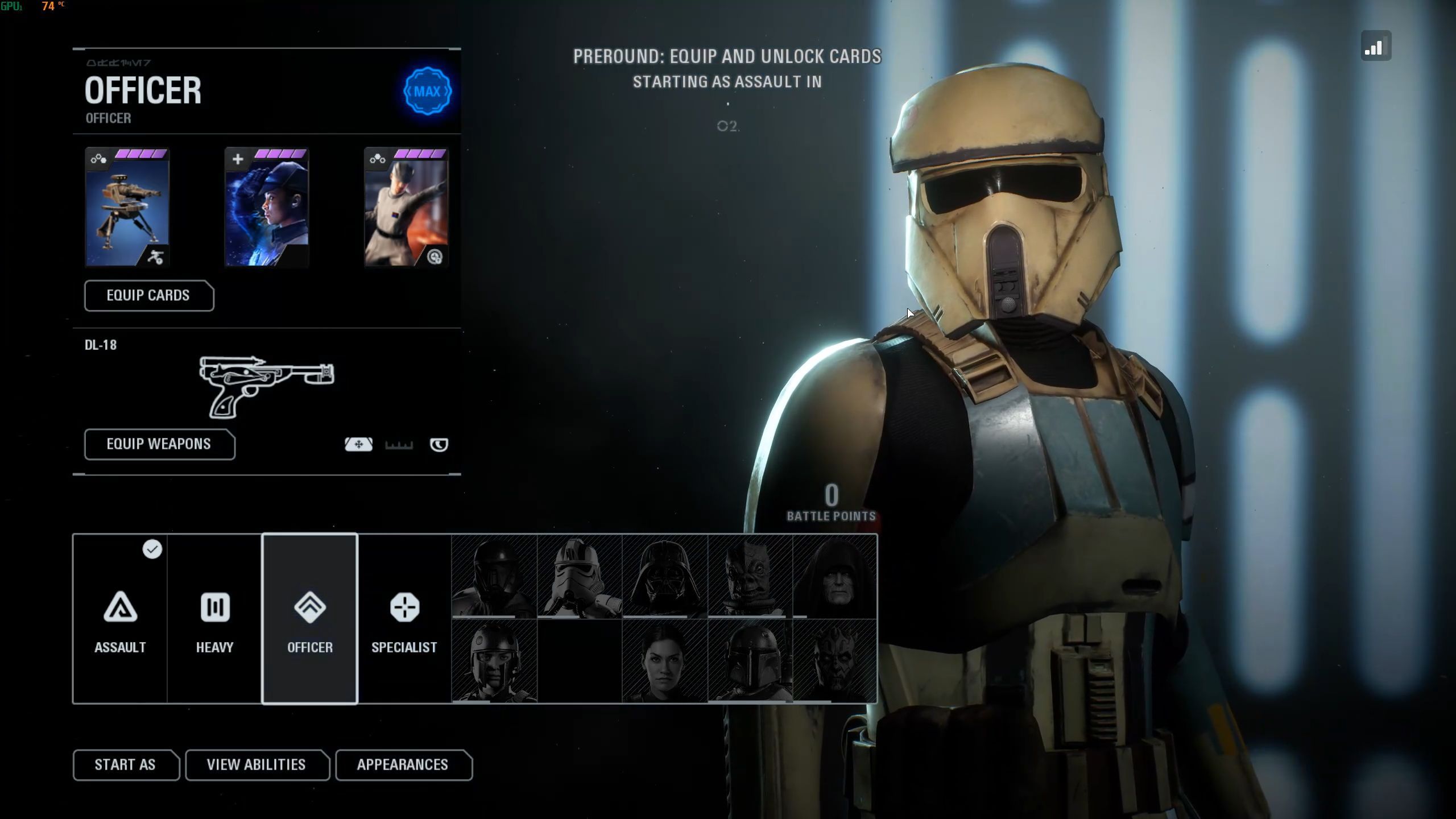The image size is (1456, 819).
Task: Select the Death Trooper reinforcement portrait
Action: [494, 576]
